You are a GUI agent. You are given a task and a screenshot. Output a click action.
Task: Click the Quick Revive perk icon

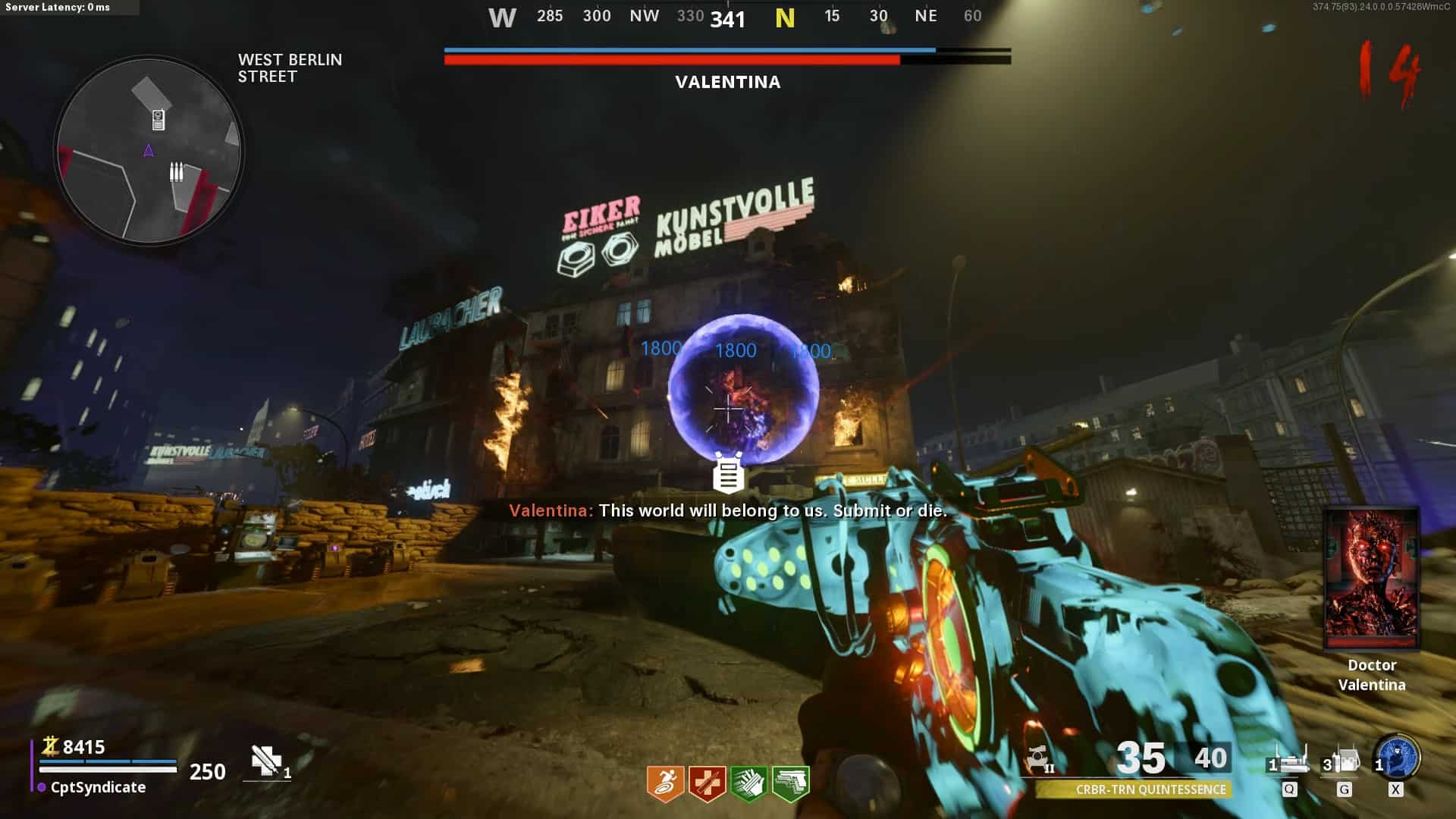[707, 783]
